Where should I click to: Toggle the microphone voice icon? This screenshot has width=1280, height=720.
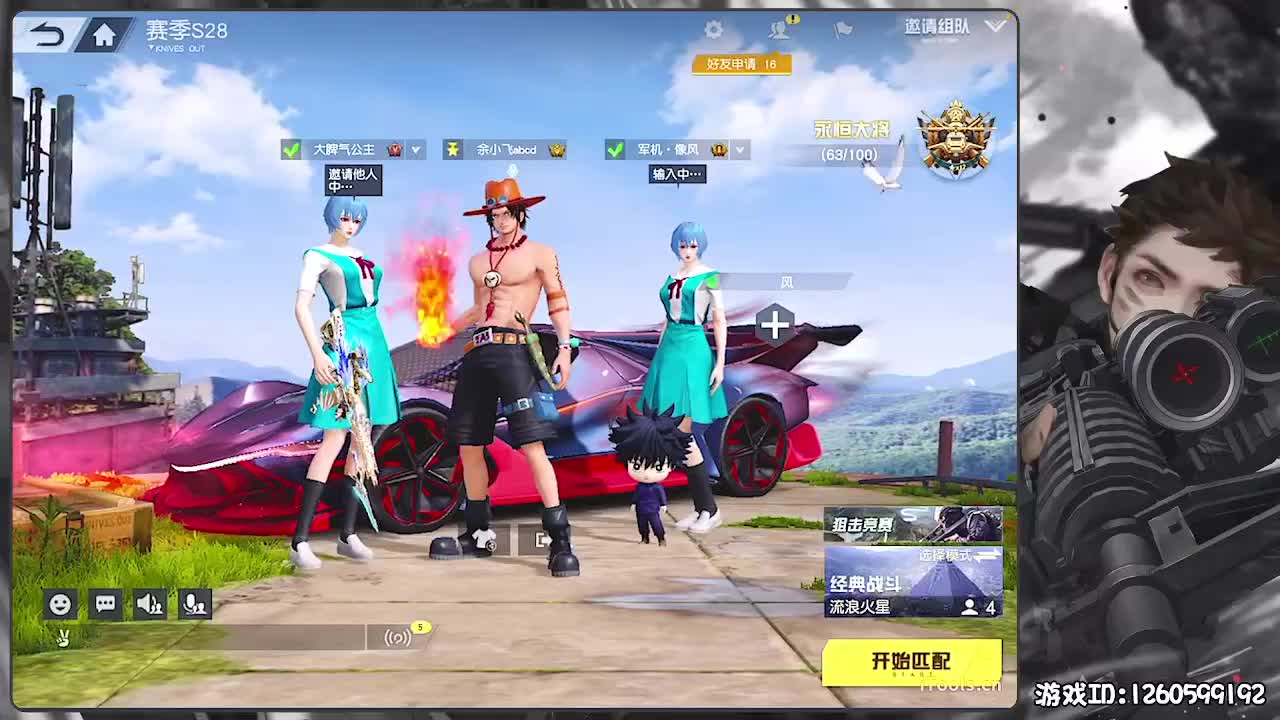coord(194,604)
